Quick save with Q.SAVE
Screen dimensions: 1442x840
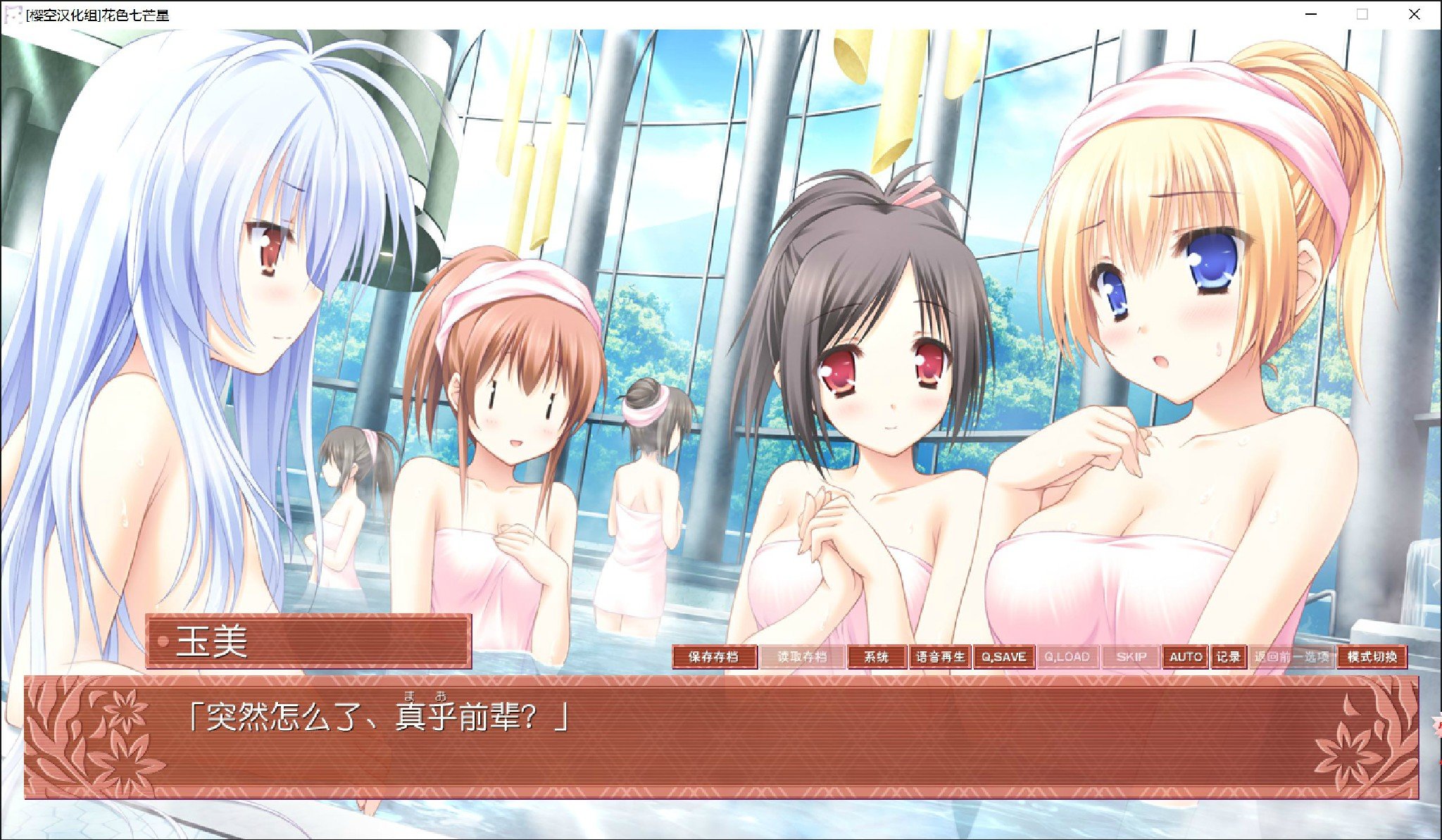1003,657
